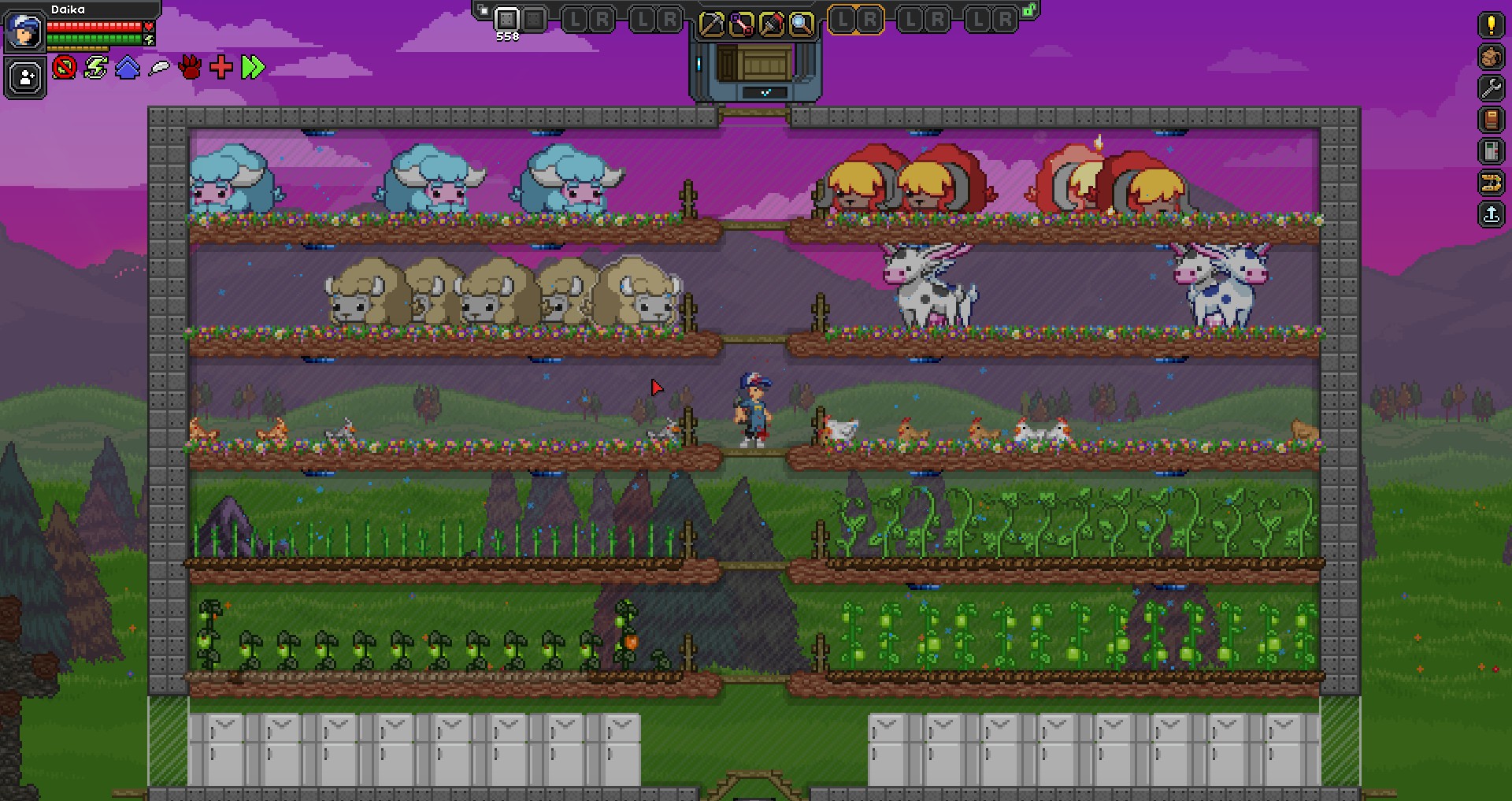
Task: Click the green energy bar
Action: coord(93,39)
